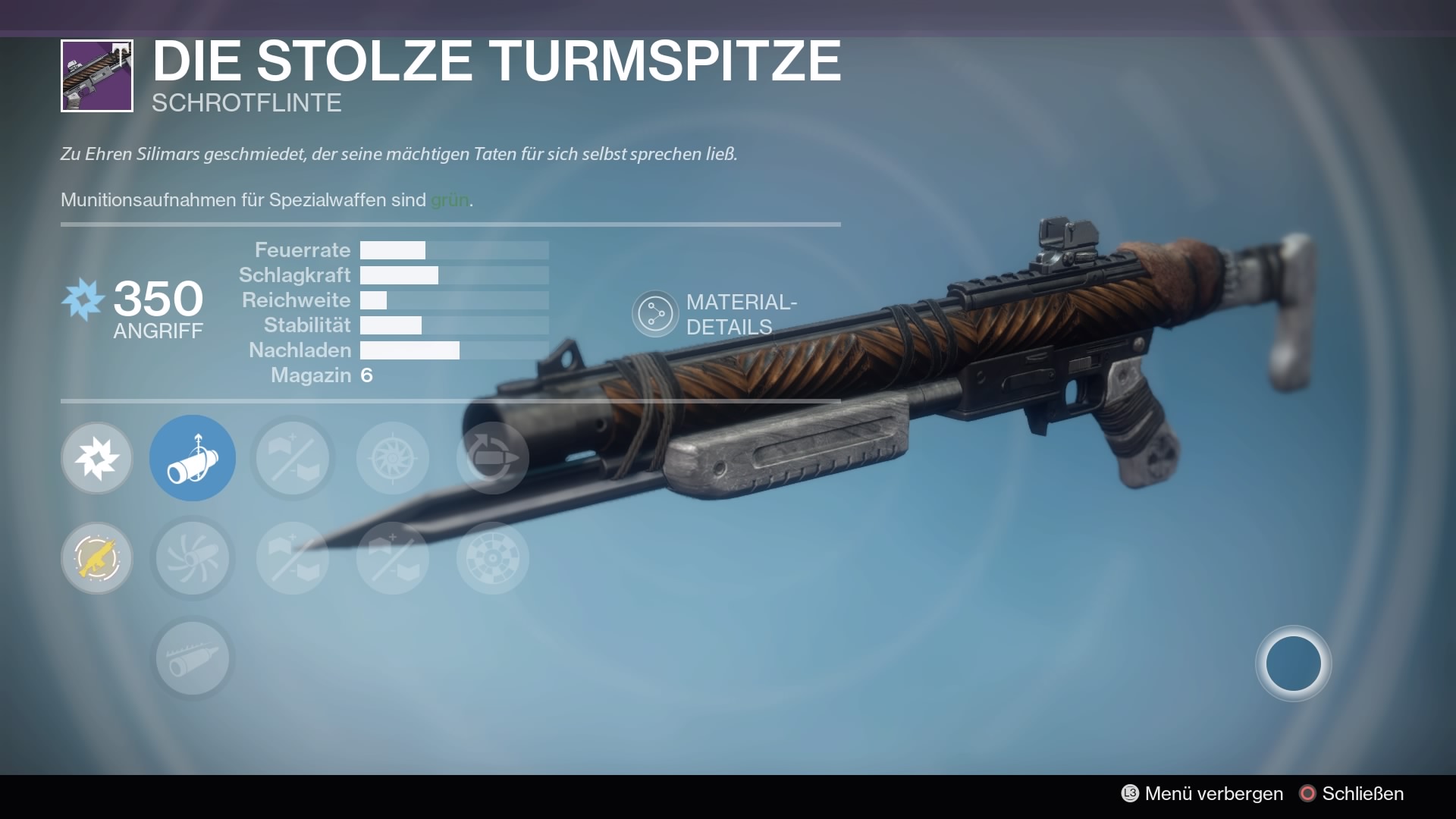Click the shotgun thumbnail beside the title
The width and height of the screenshot is (1456, 819).
97,76
